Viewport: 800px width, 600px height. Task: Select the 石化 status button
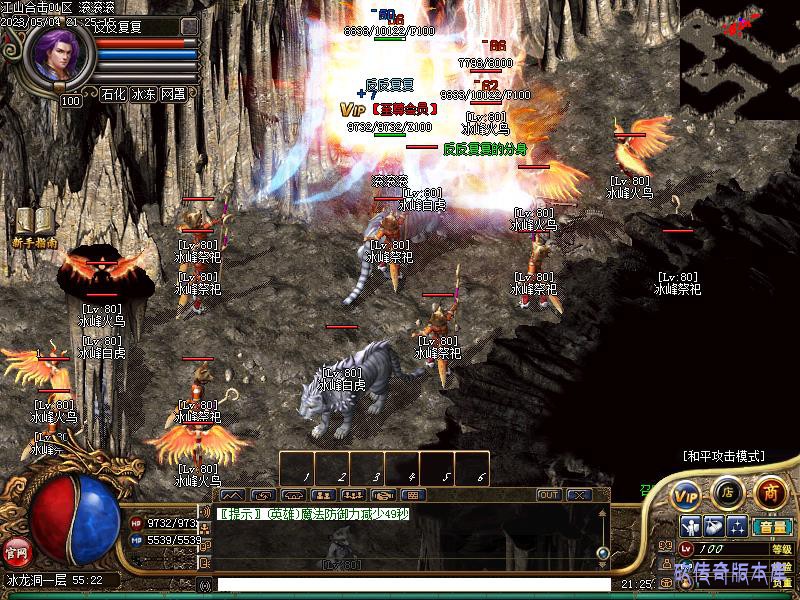pyautogui.click(x=113, y=95)
